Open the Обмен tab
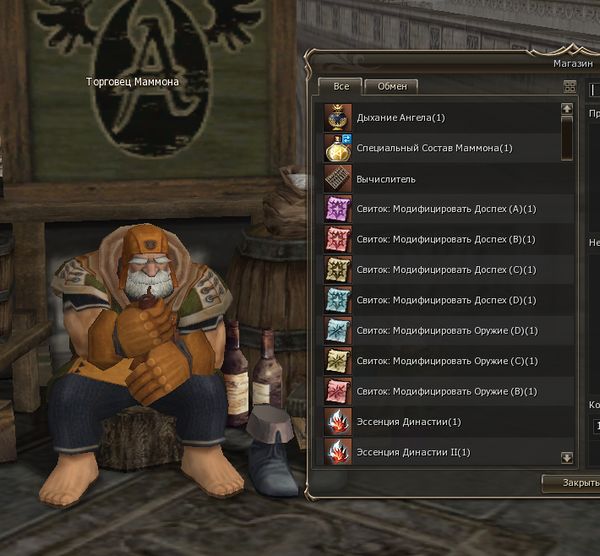The width and height of the screenshot is (600, 556). (x=391, y=87)
